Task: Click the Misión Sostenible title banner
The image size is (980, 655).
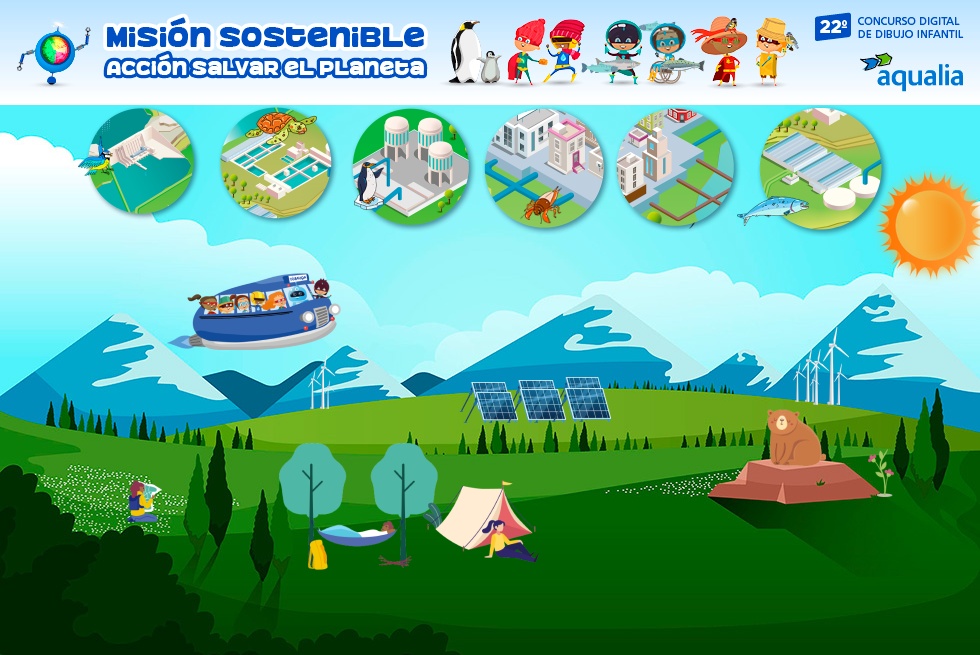Action: click(x=265, y=50)
